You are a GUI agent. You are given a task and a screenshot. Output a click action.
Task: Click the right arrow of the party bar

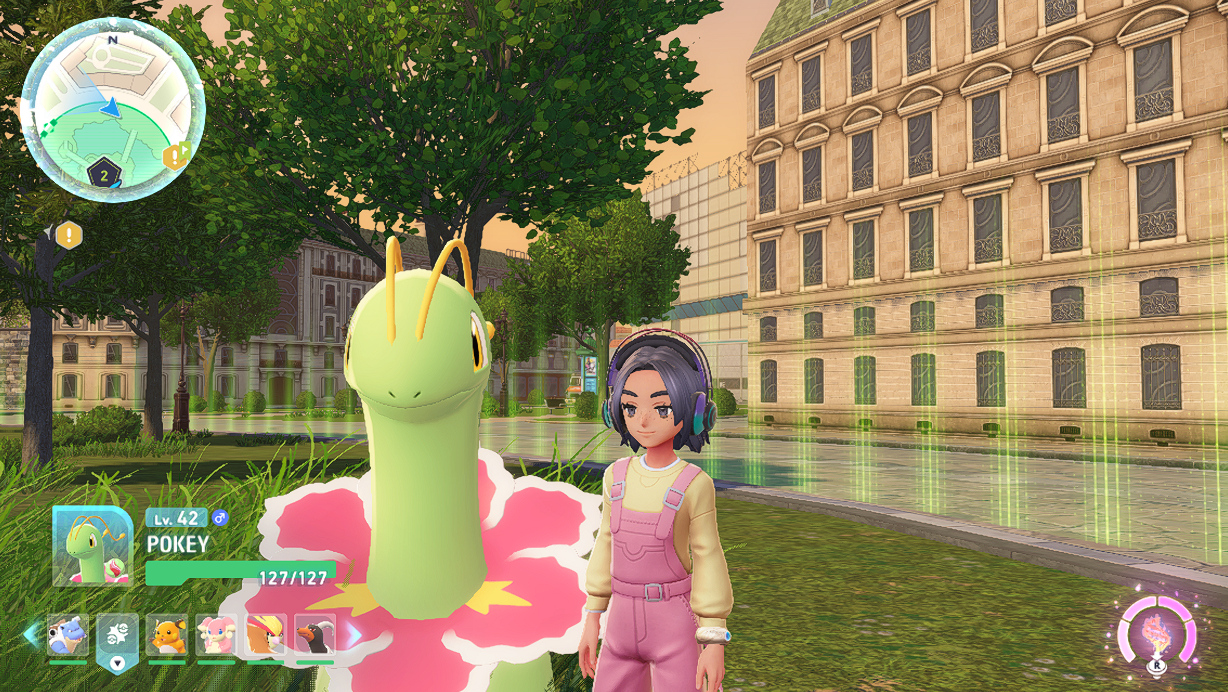(x=353, y=634)
